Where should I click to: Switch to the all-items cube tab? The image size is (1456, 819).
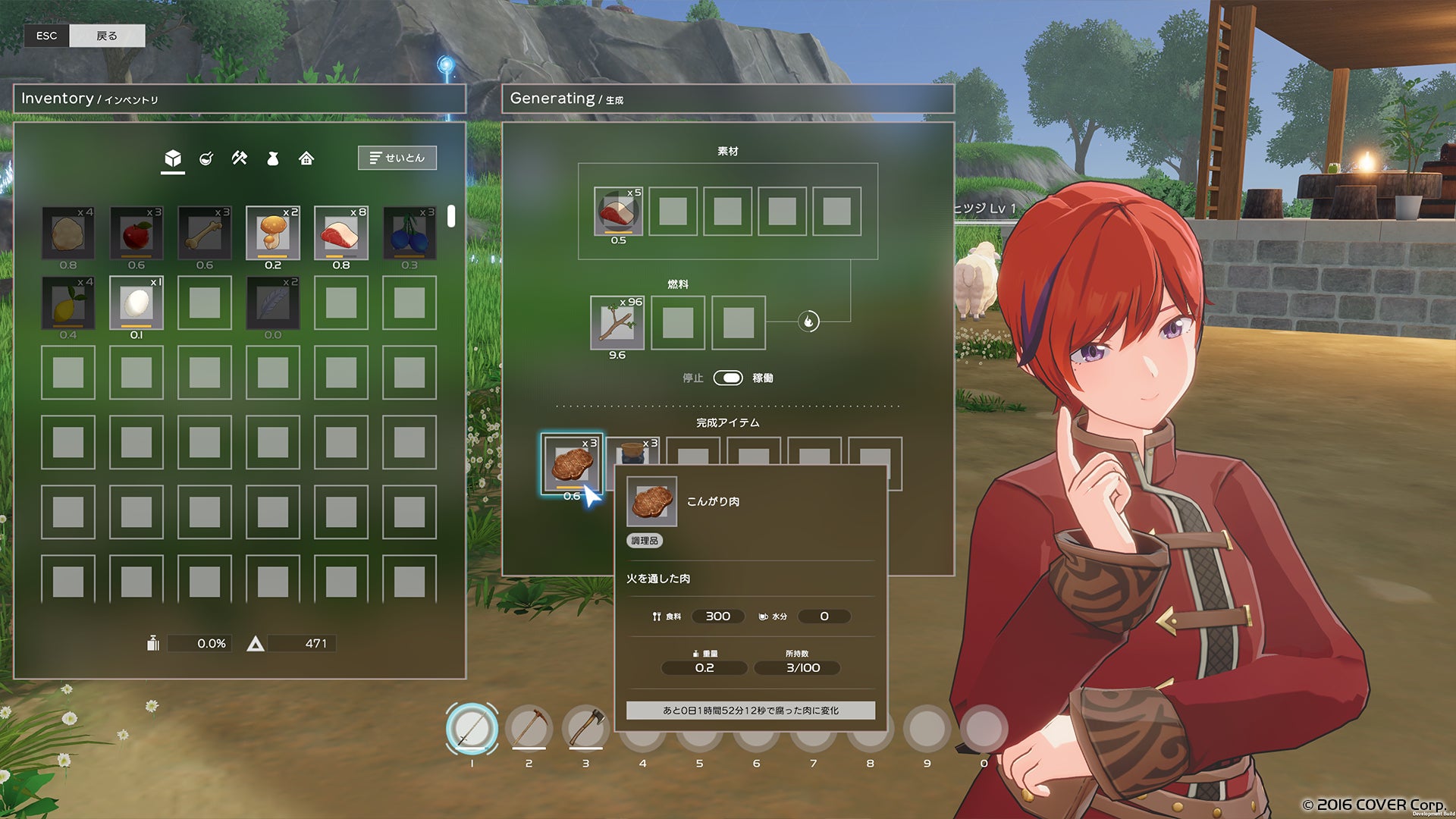tap(173, 158)
